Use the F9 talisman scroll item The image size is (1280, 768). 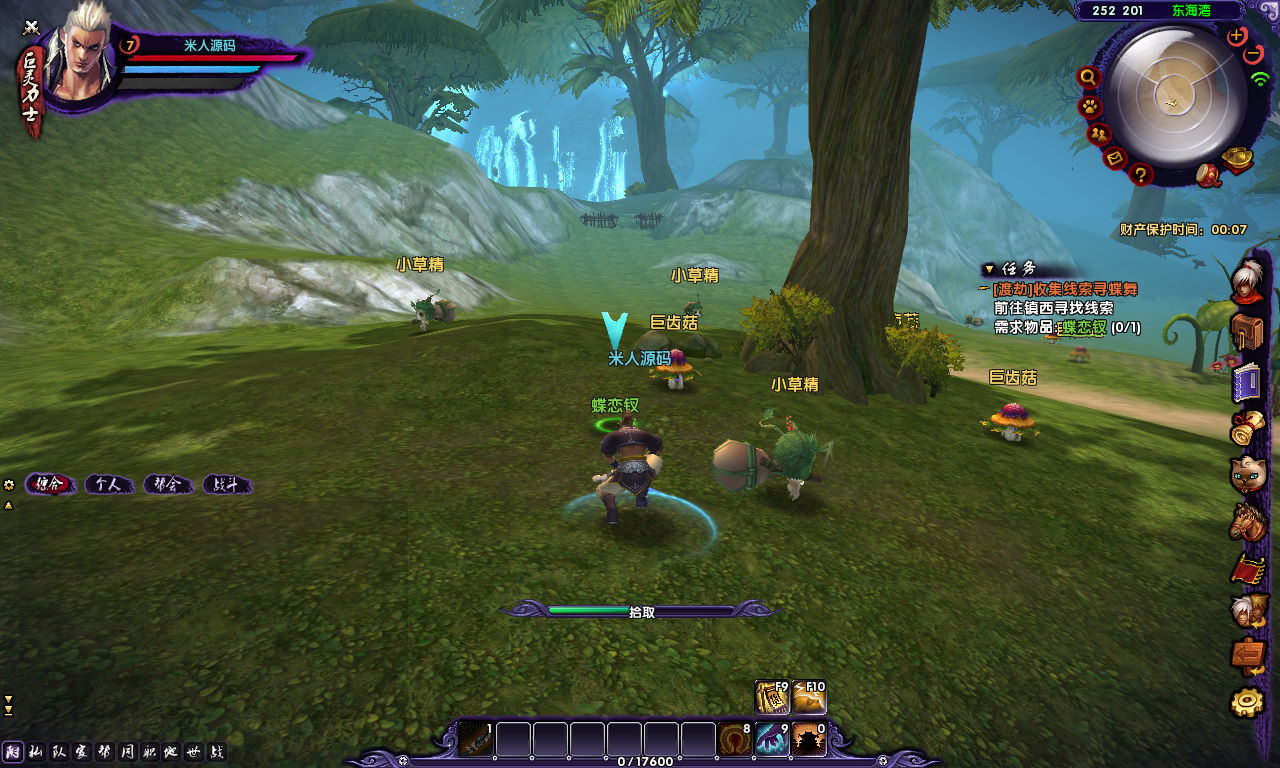772,698
